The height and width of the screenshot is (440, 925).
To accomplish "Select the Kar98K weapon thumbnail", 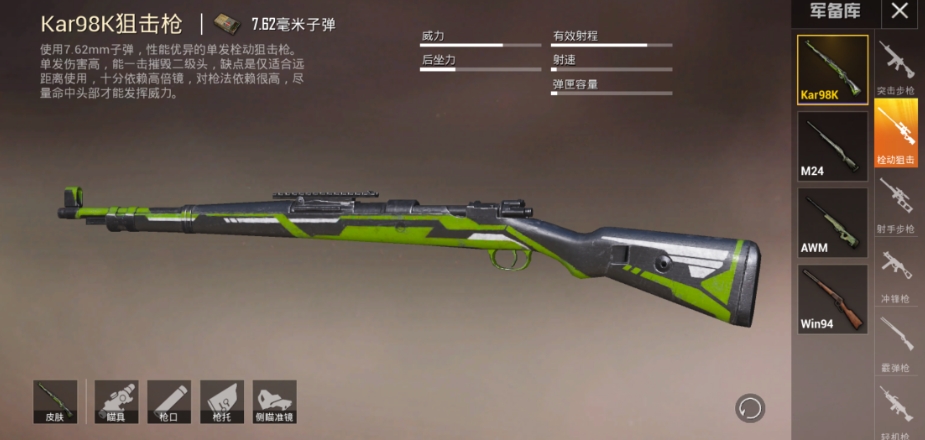I will (832, 70).
